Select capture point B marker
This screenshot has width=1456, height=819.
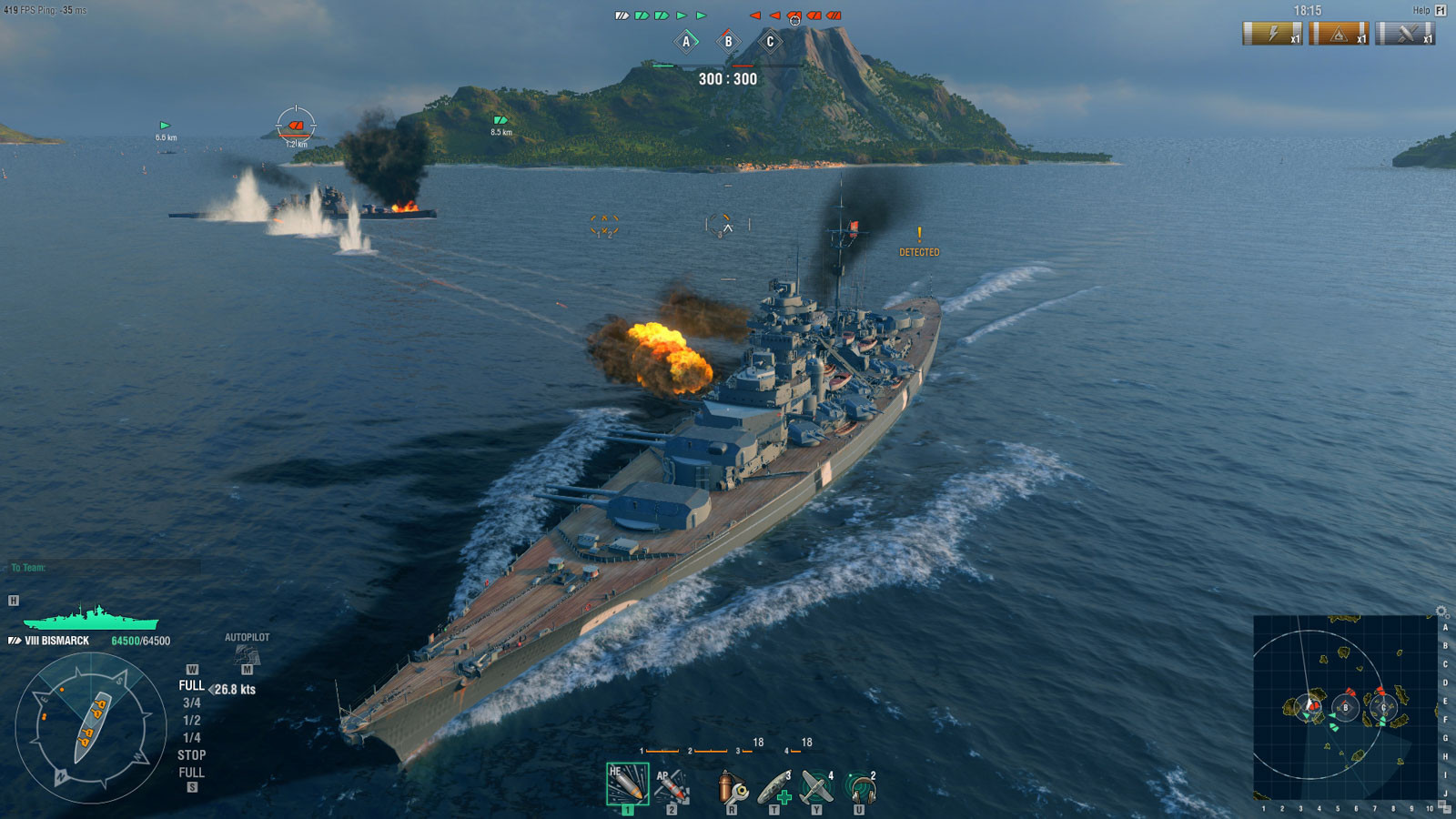tap(728, 41)
